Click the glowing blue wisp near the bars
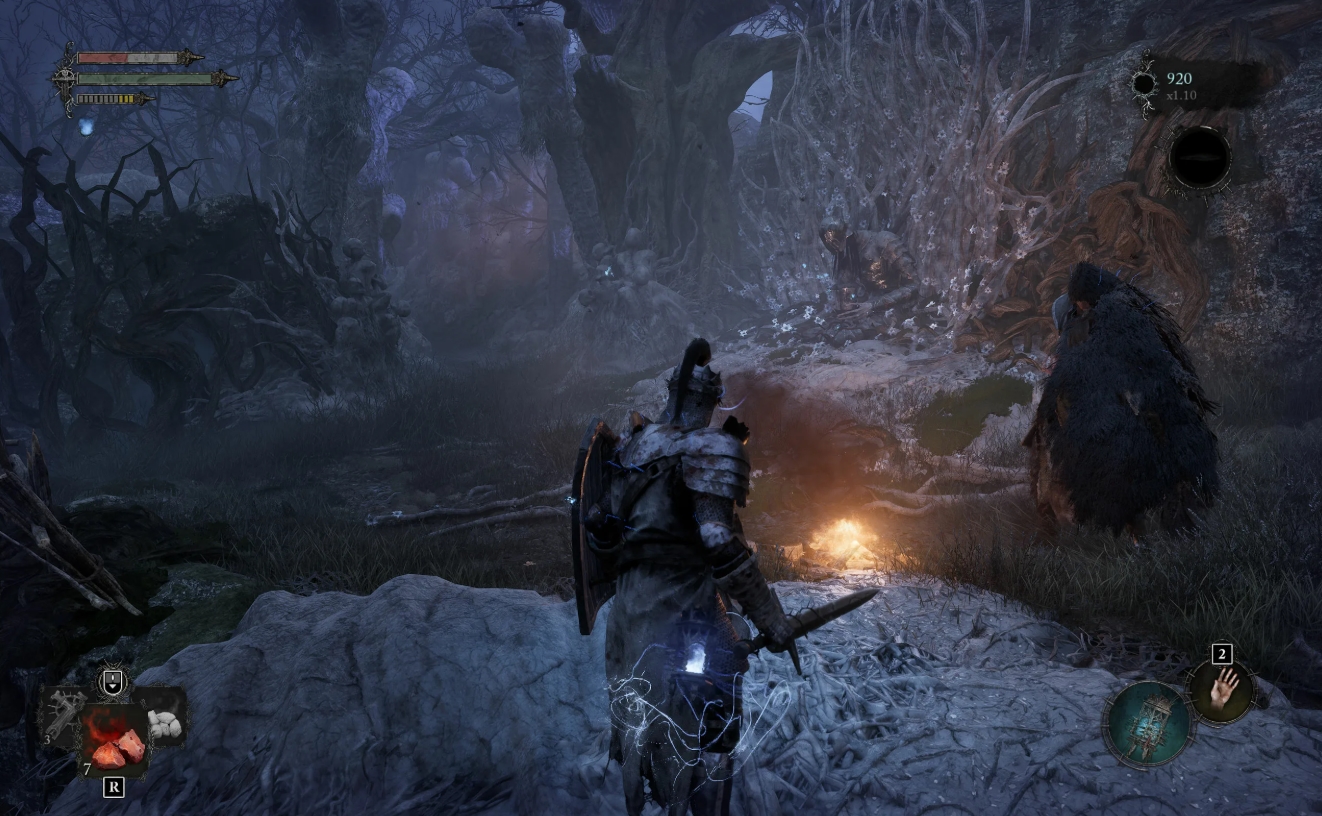The width and height of the screenshot is (1322, 816). pyautogui.click(x=87, y=126)
